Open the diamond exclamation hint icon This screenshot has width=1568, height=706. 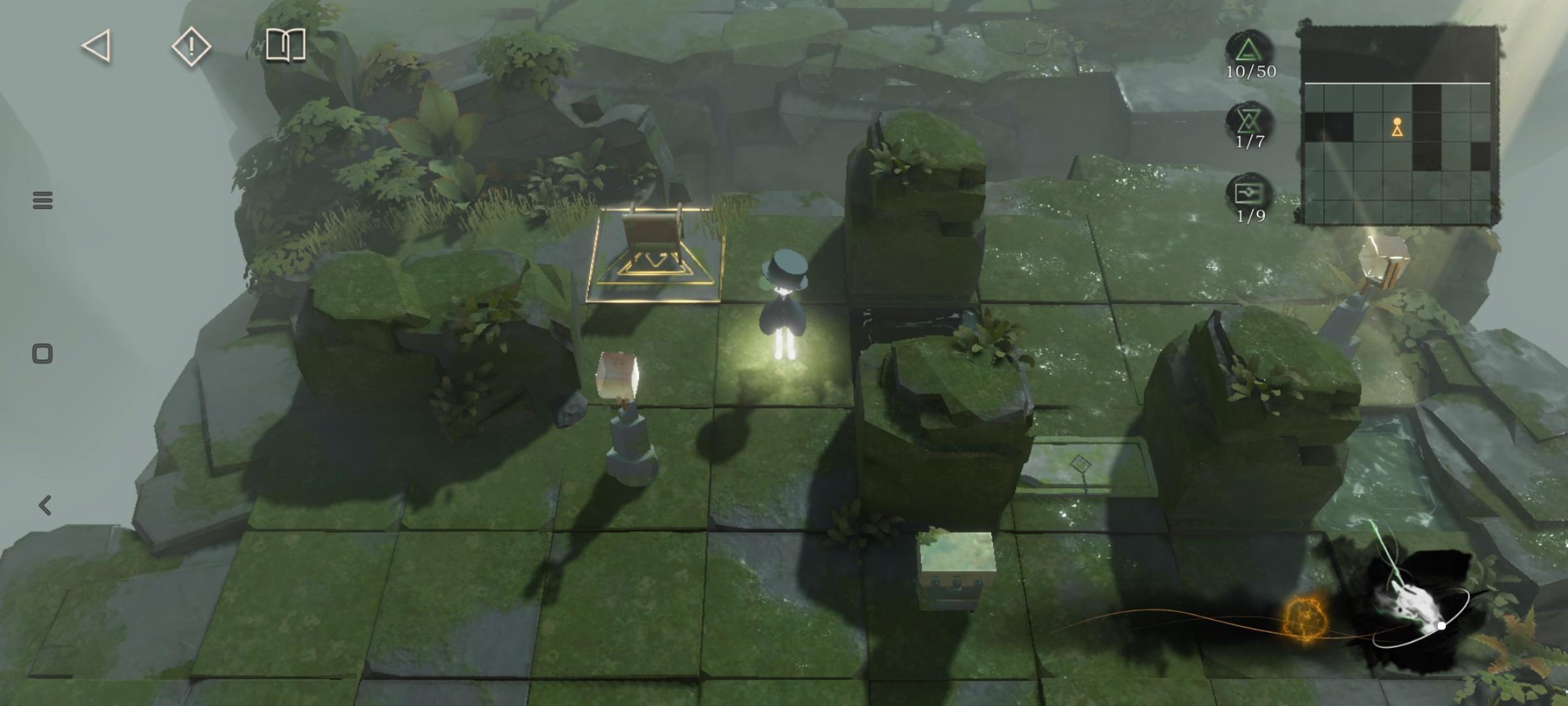[x=191, y=46]
